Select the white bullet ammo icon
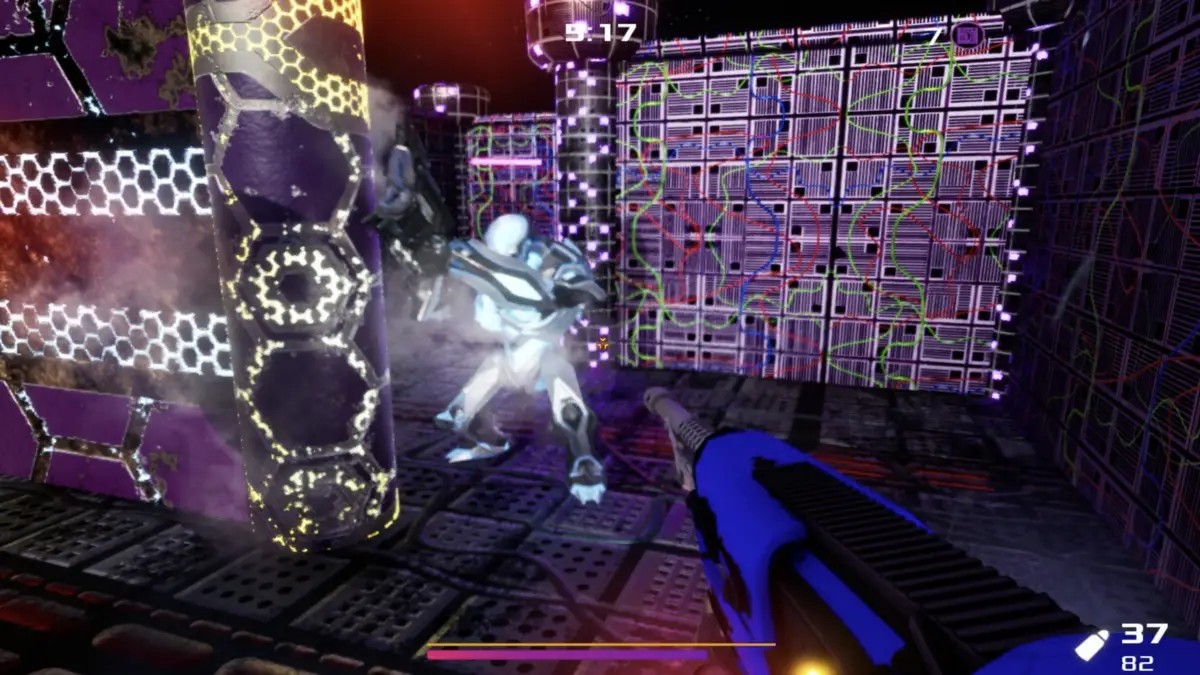The image size is (1200, 675). [1091, 644]
